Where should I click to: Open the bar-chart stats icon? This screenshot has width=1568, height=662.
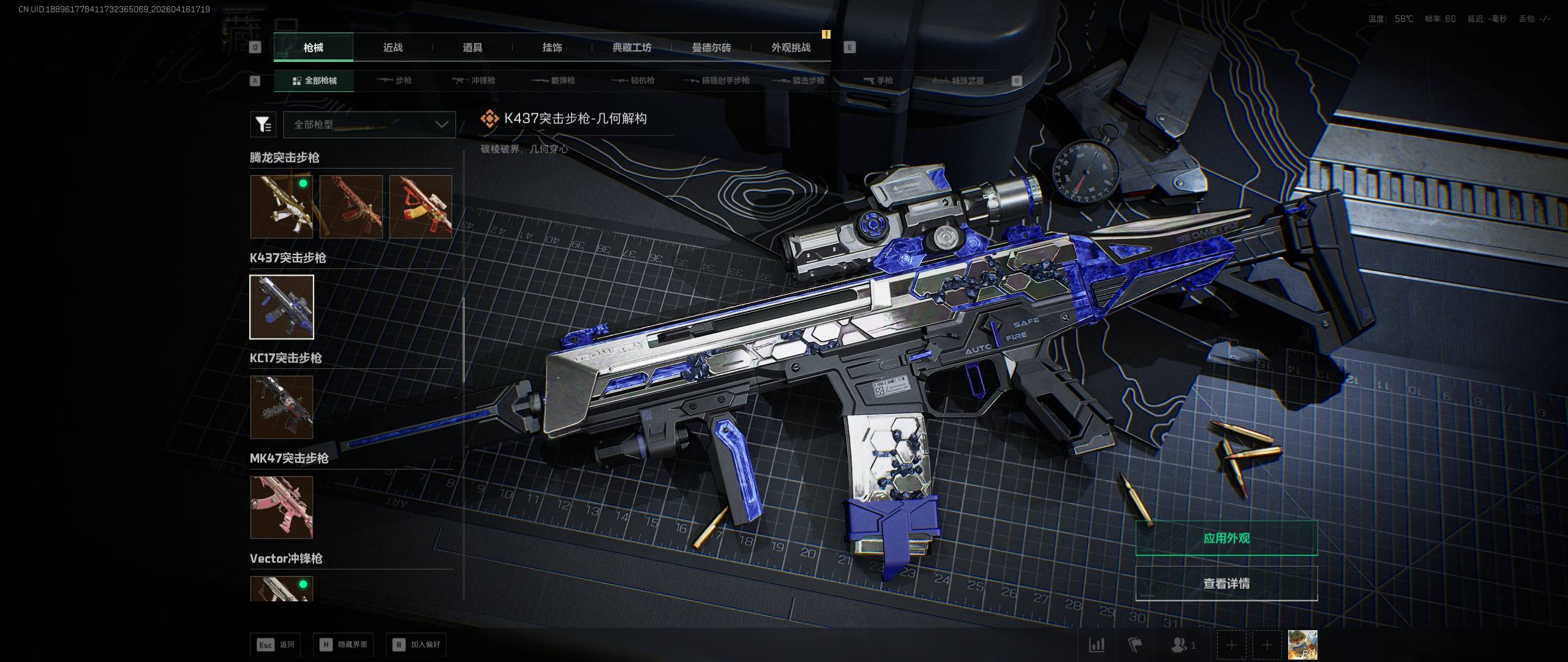[1096, 645]
